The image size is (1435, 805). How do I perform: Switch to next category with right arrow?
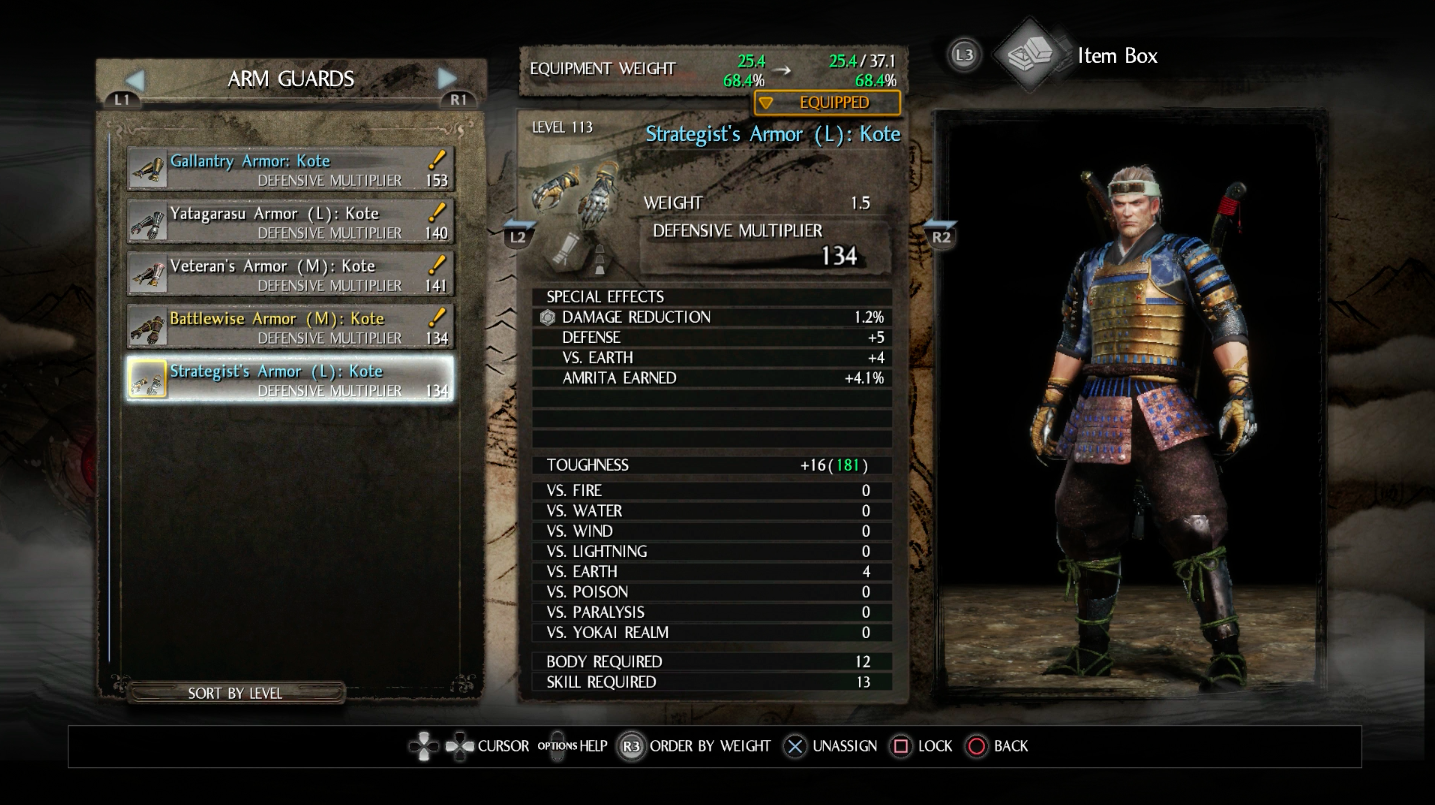(447, 79)
